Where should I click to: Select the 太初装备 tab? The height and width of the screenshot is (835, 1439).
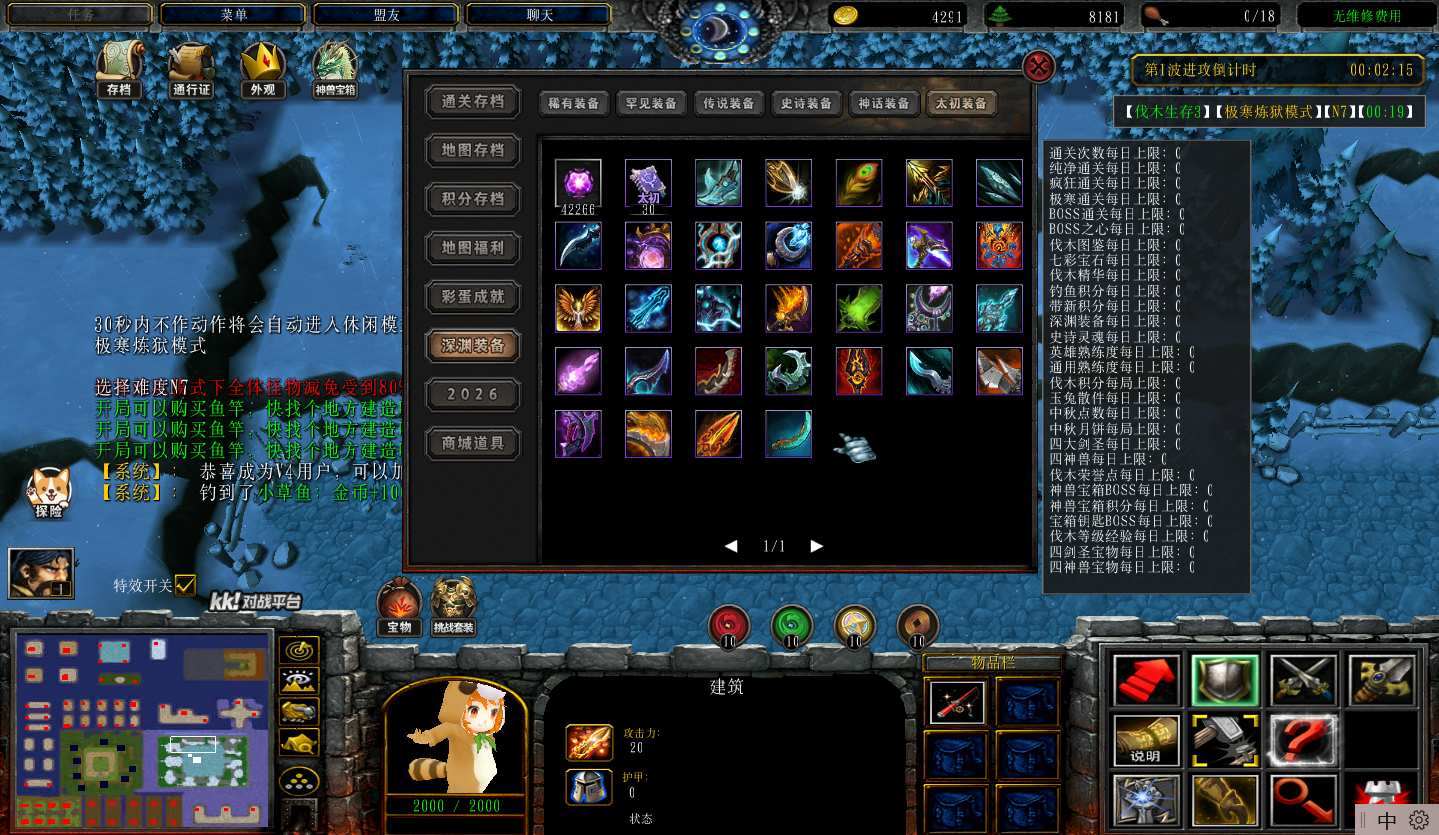point(961,103)
